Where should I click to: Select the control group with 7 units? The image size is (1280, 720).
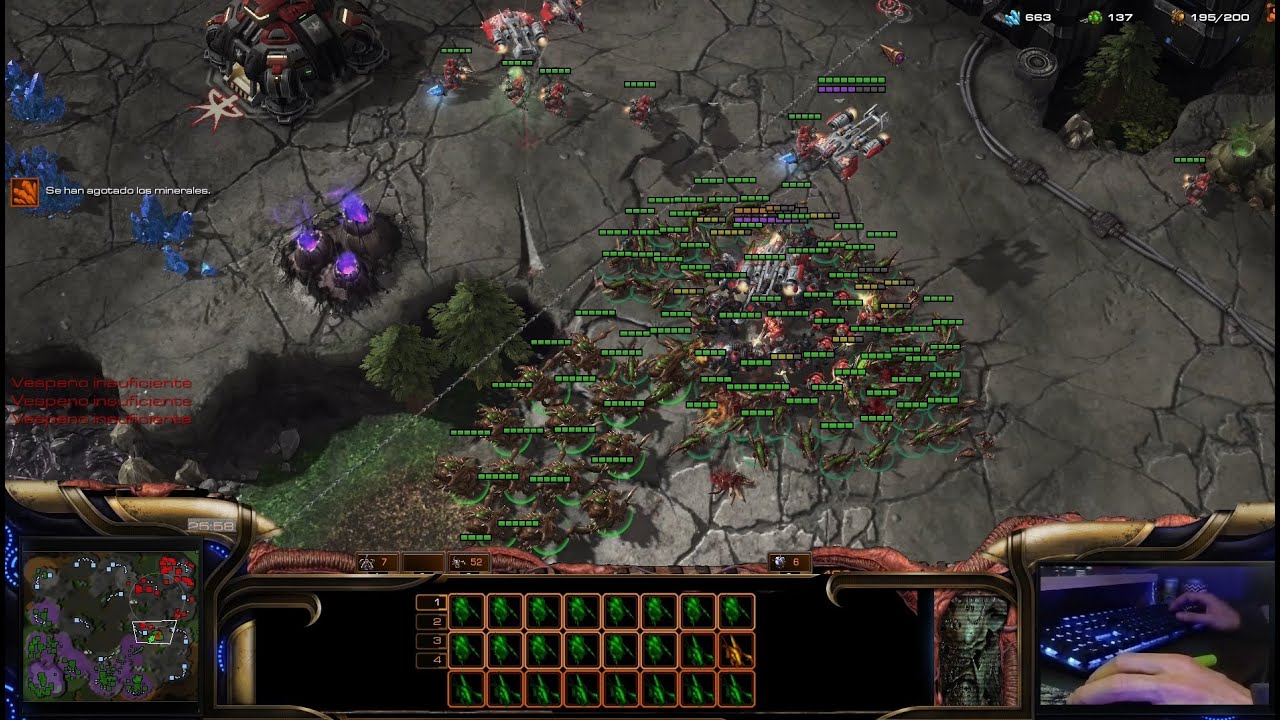[x=374, y=563]
